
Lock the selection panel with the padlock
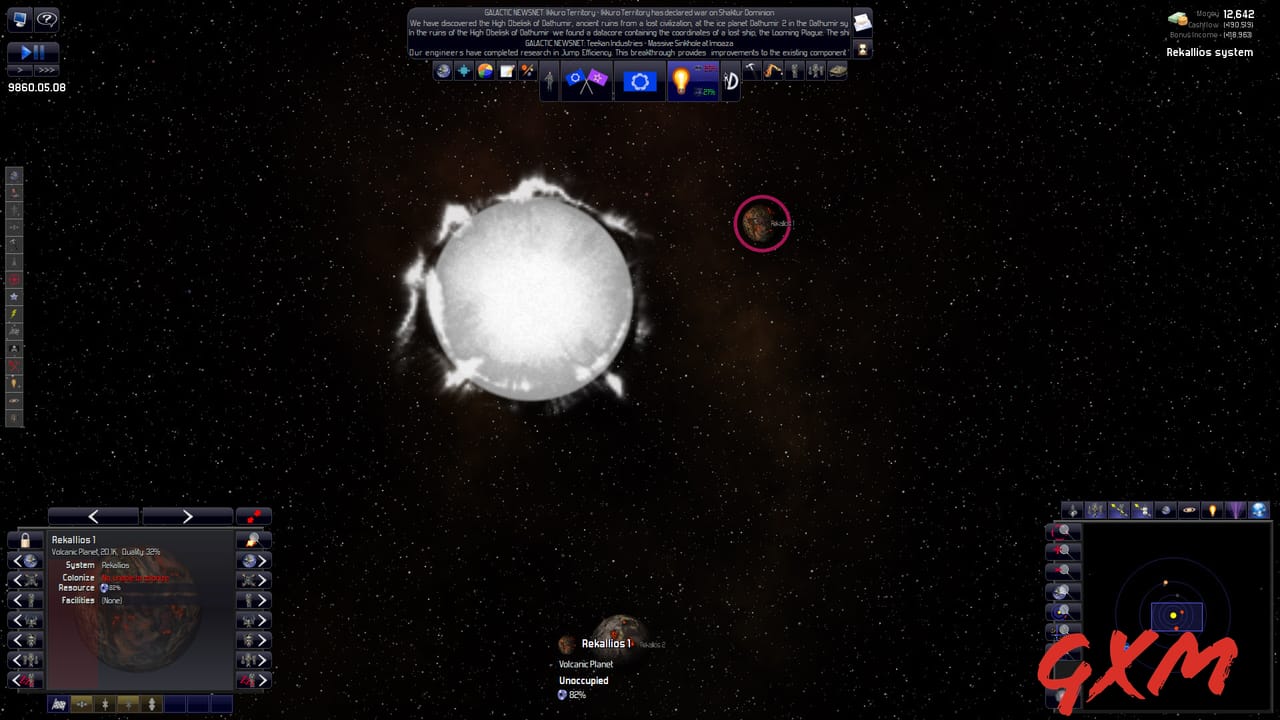click(x=24, y=541)
